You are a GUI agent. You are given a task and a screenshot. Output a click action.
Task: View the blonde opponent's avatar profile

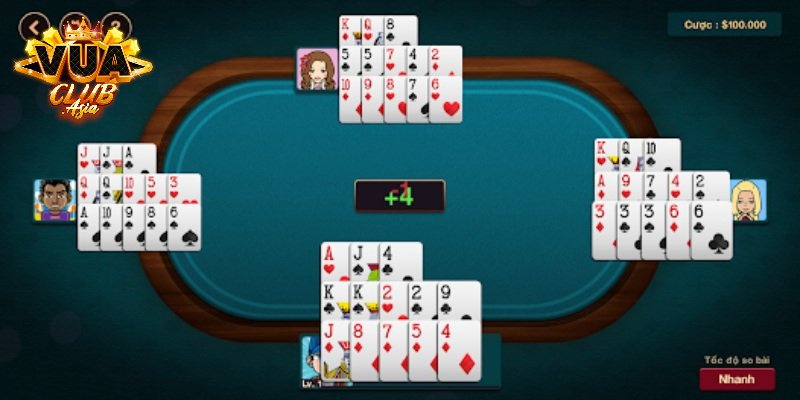coord(748,200)
